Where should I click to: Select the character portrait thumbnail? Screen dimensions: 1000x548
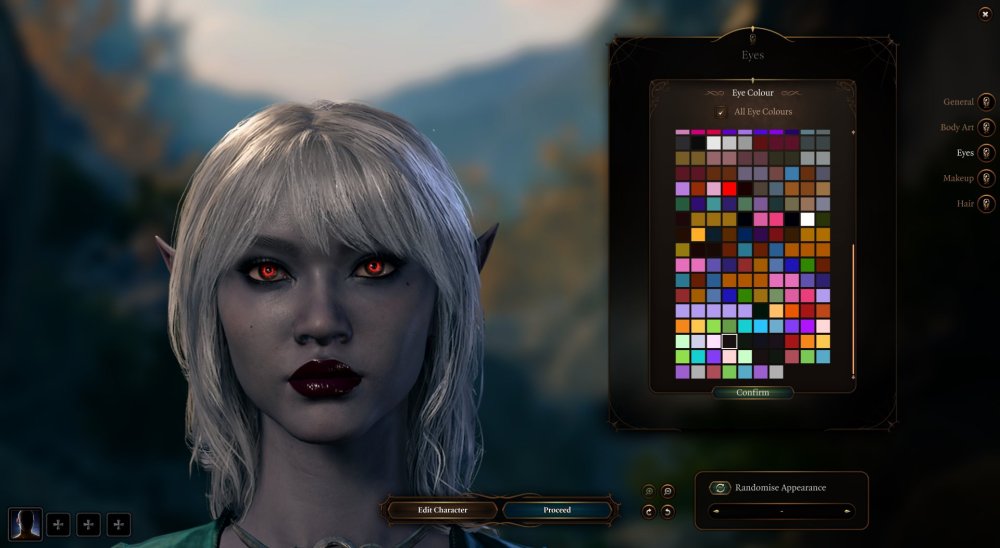24,523
